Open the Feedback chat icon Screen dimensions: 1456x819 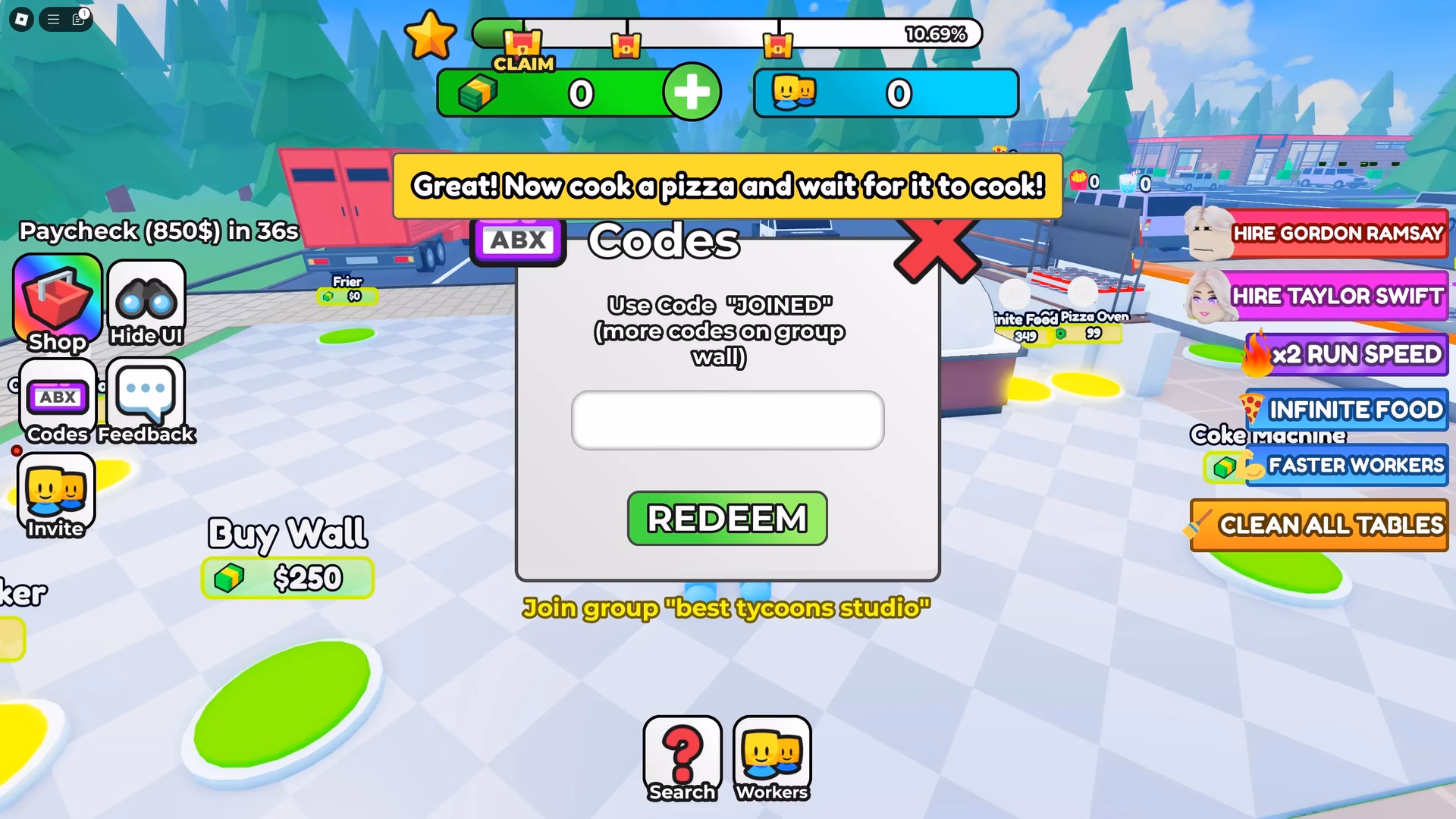[146, 397]
